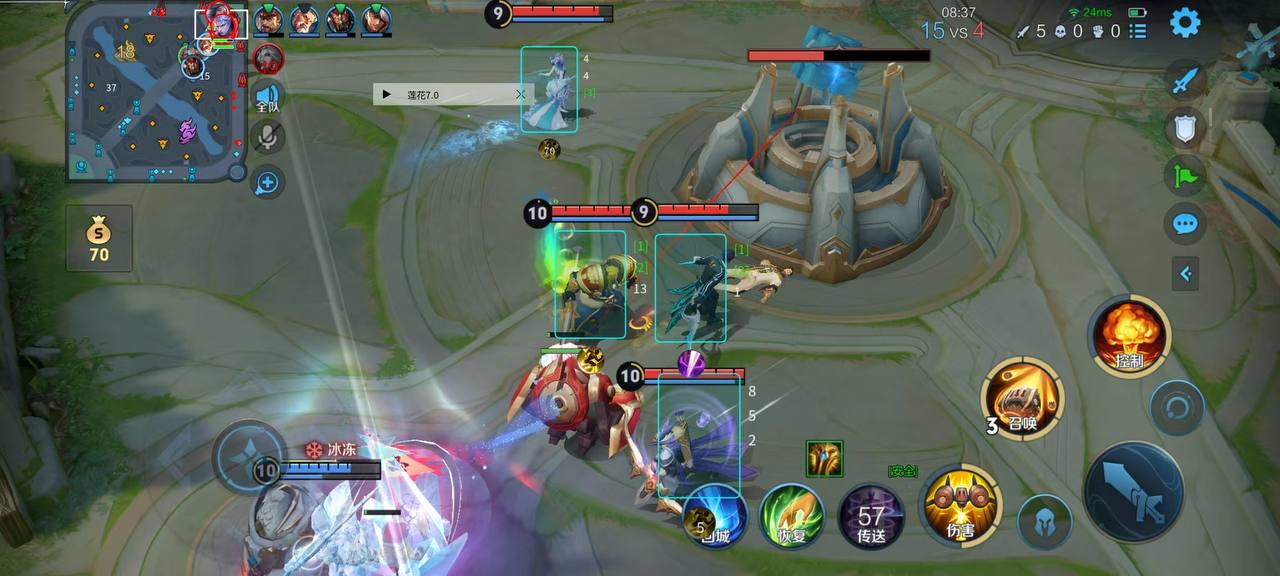Click the blue plus signal button
The image size is (1280, 576).
click(x=267, y=182)
